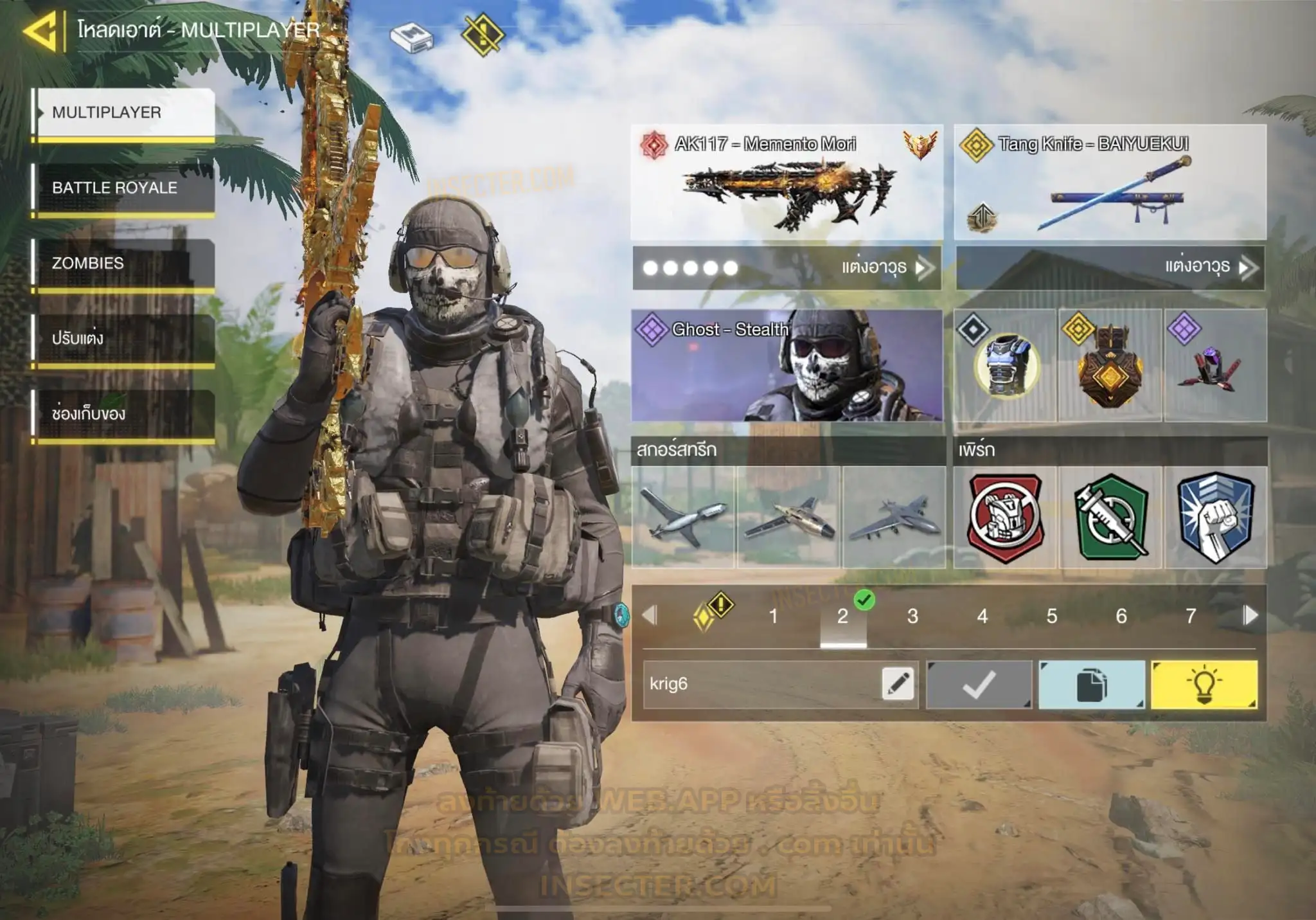Viewport: 1316px width, 920px height.
Task: Select the MULTIPLAYER loadout tab
Action: (x=124, y=113)
